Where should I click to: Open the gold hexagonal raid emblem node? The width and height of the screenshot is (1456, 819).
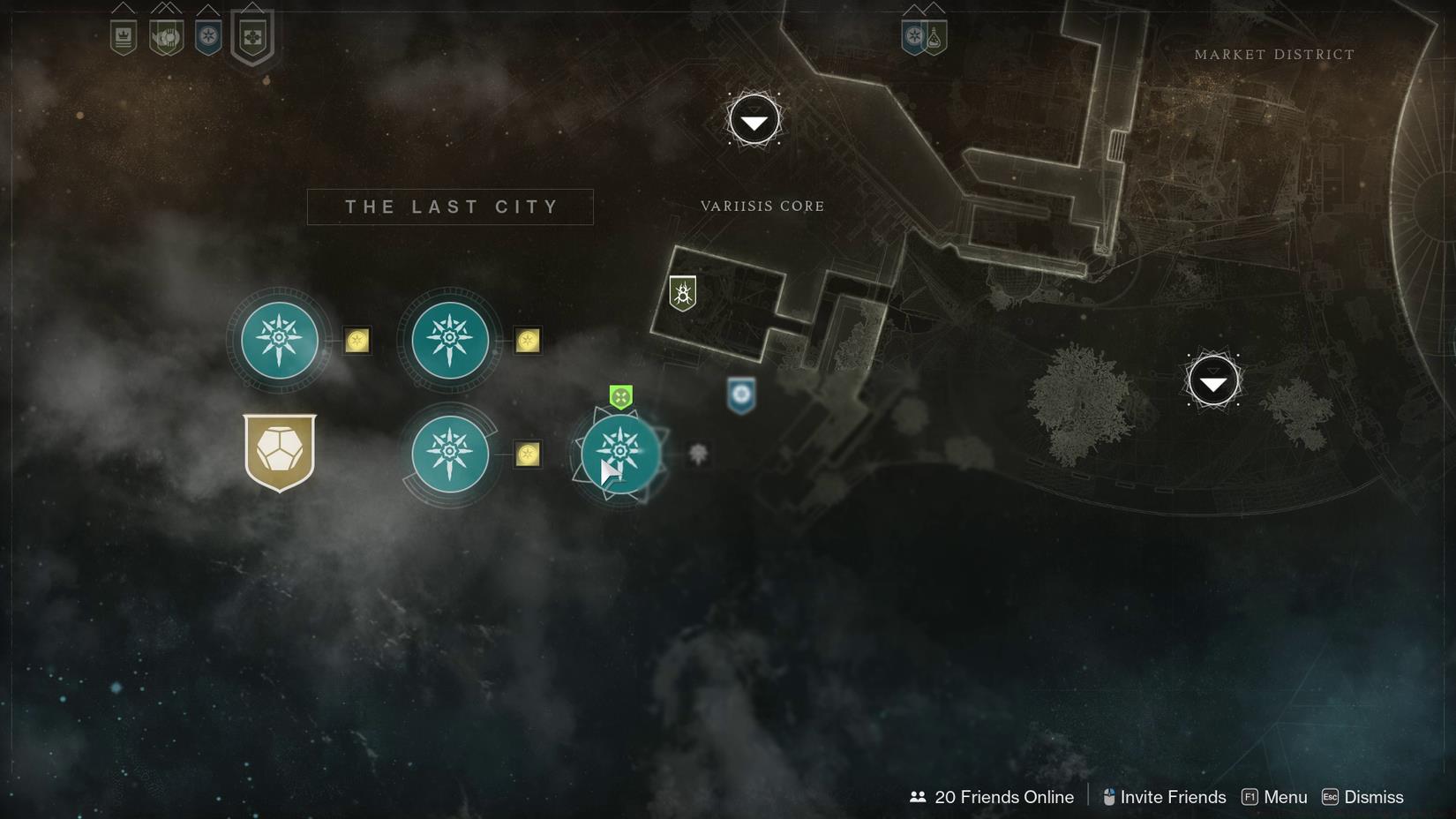coord(280,454)
